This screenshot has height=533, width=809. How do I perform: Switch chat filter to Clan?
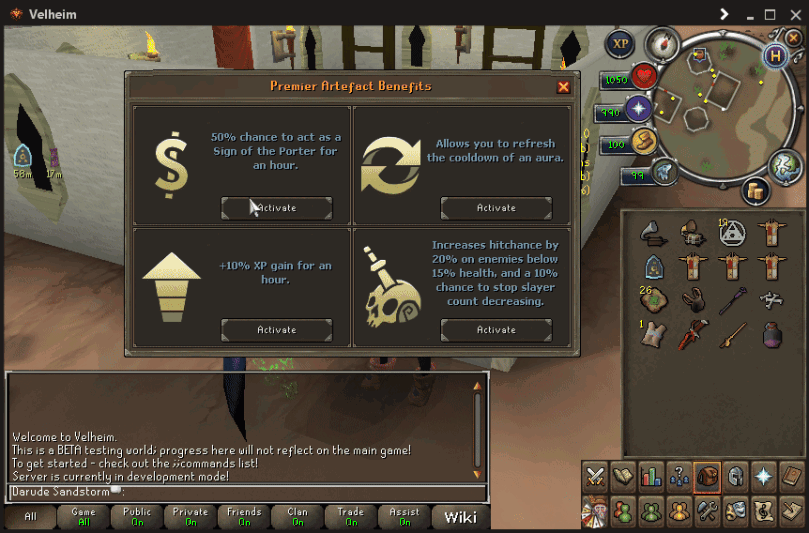[297, 517]
